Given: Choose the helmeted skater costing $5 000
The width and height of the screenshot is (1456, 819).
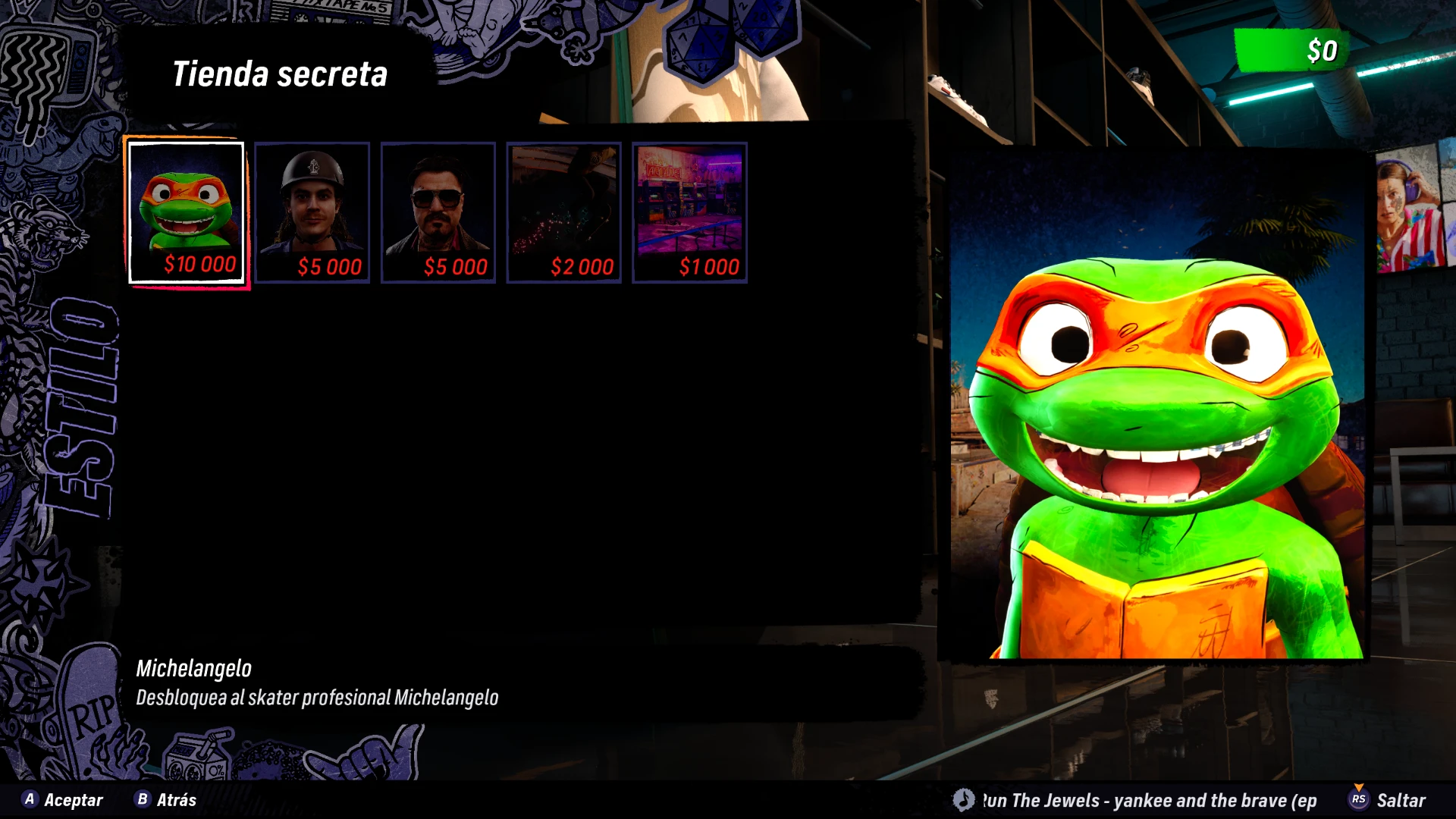Looking at the screenshot, I should (312, 212).
